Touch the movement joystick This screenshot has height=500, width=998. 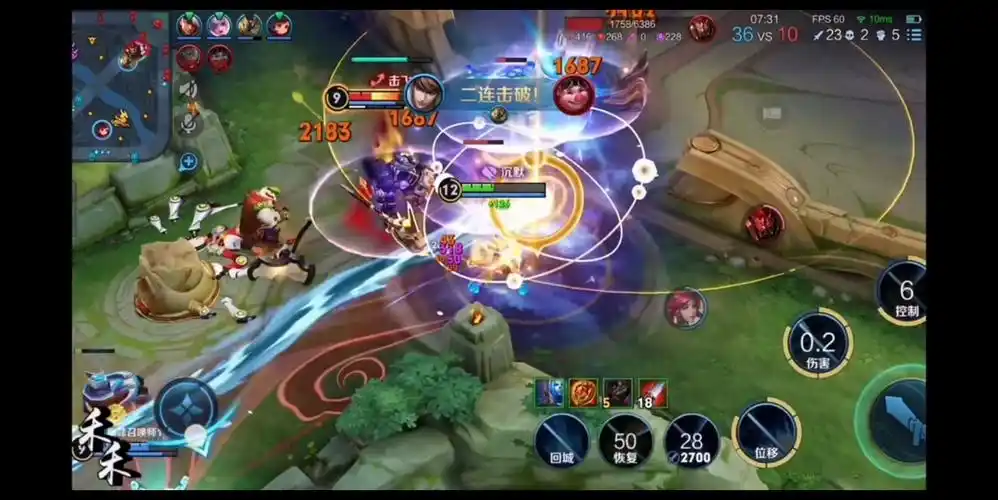186,410
